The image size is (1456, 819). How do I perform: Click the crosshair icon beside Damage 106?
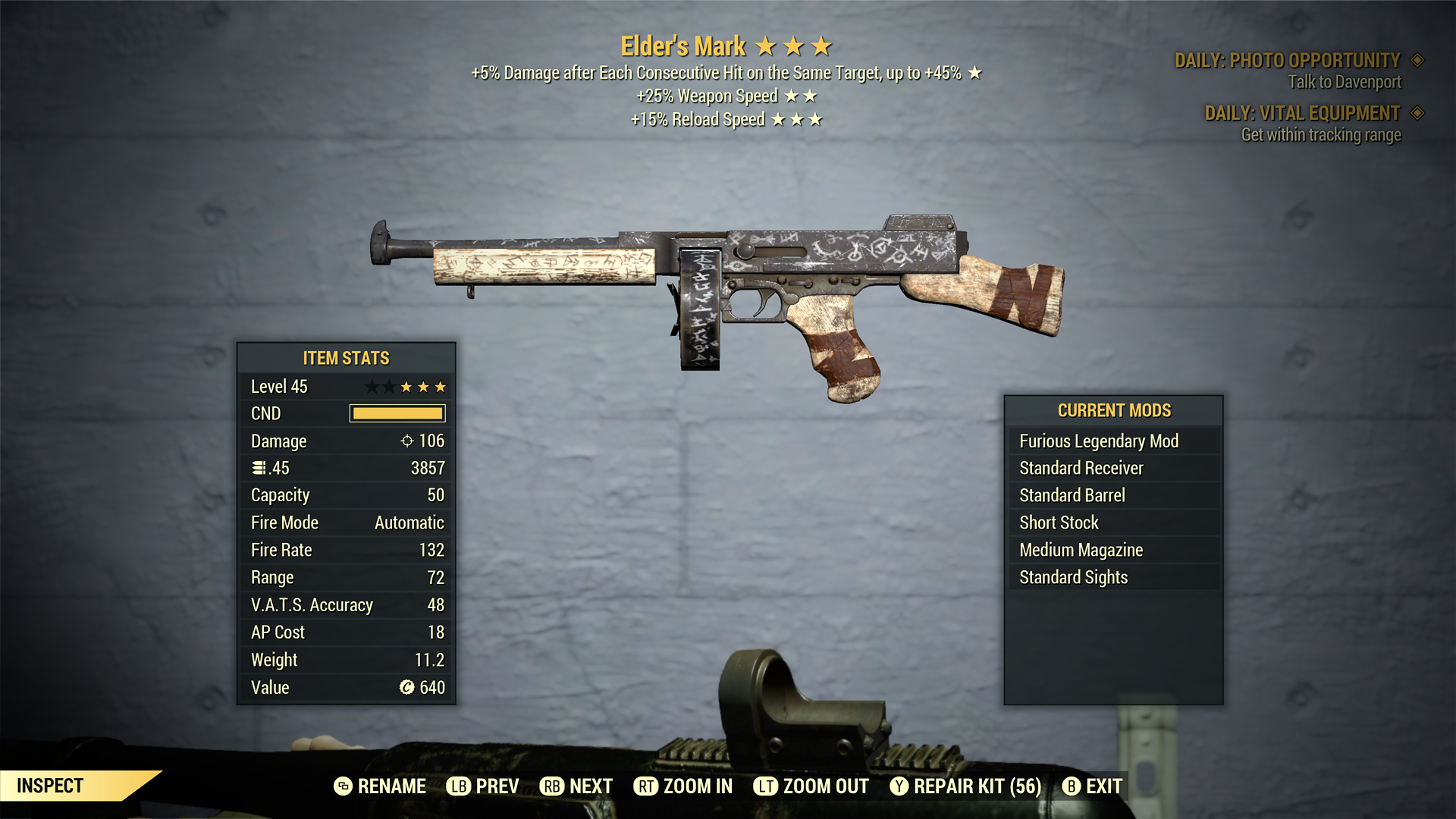pos(407,441)
